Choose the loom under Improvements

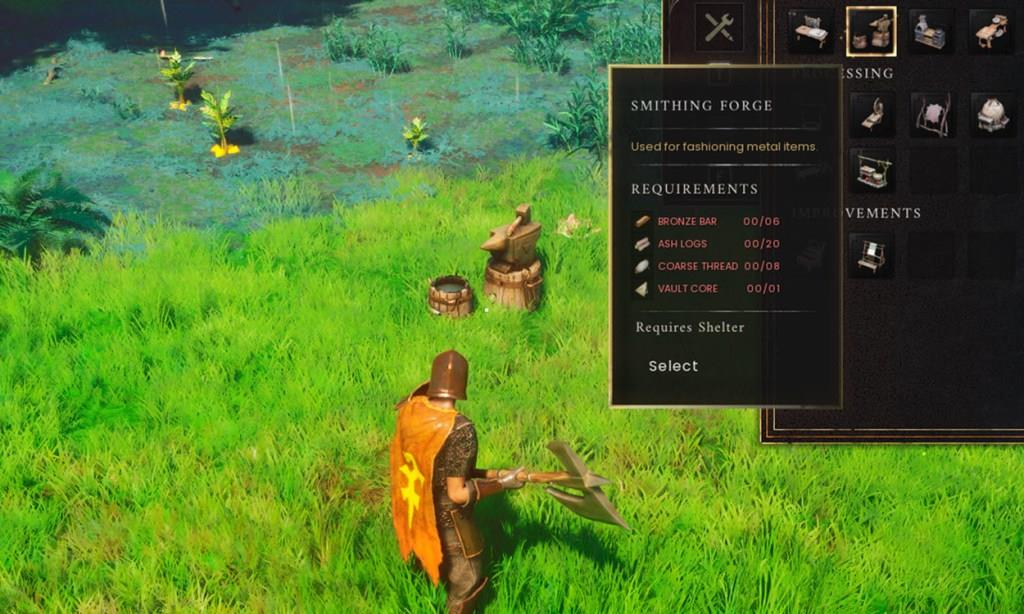coord(870,256)
